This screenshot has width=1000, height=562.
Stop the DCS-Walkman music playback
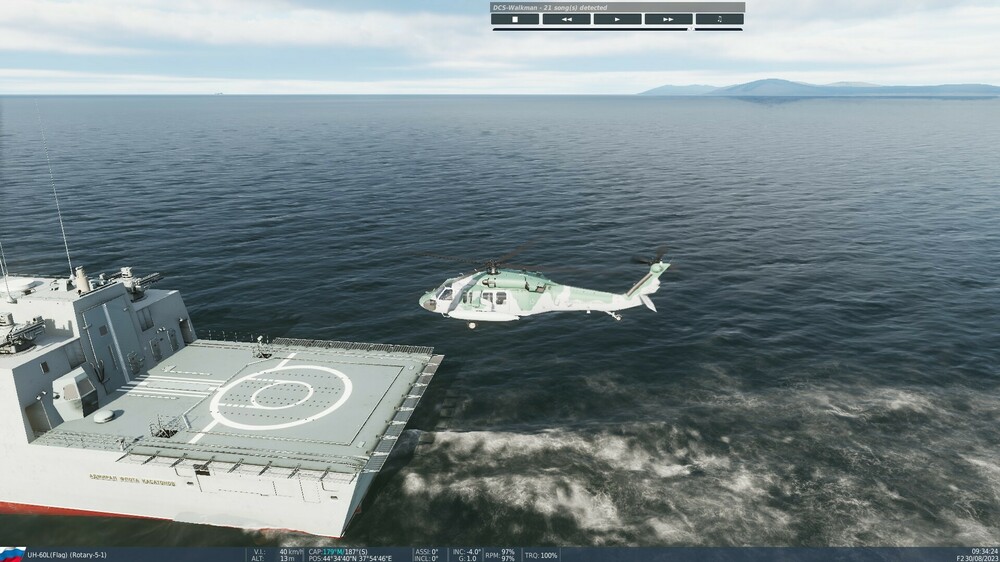click(515, 19)
